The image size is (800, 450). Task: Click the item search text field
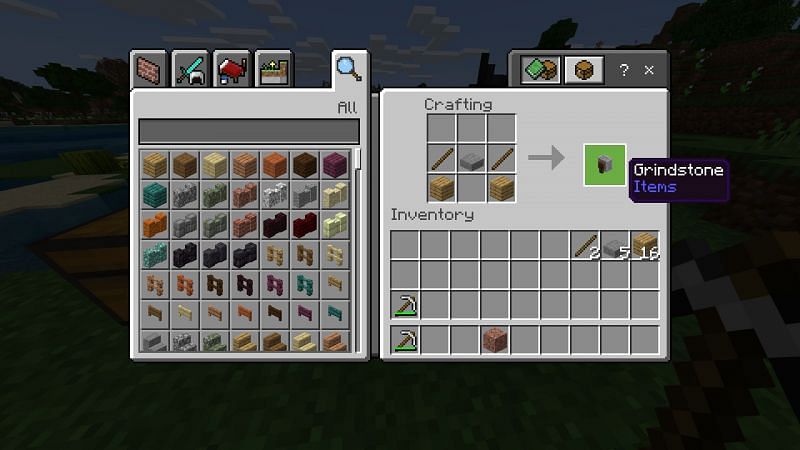tap(248, 131)
